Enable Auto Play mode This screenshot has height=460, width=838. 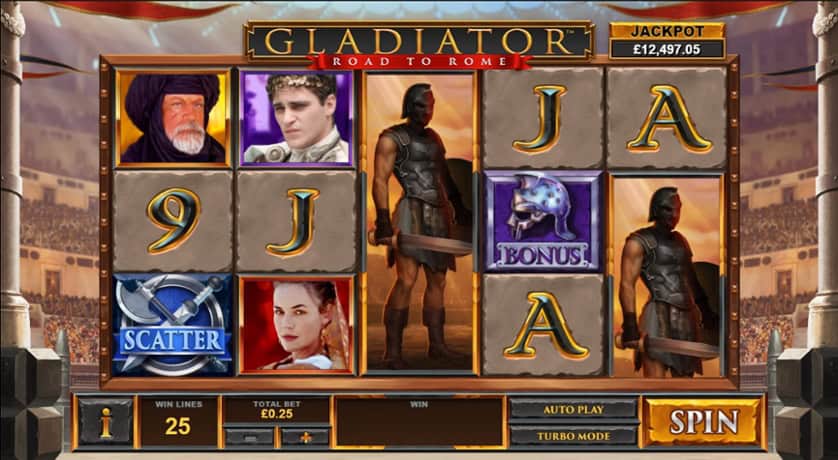(573, 409)
